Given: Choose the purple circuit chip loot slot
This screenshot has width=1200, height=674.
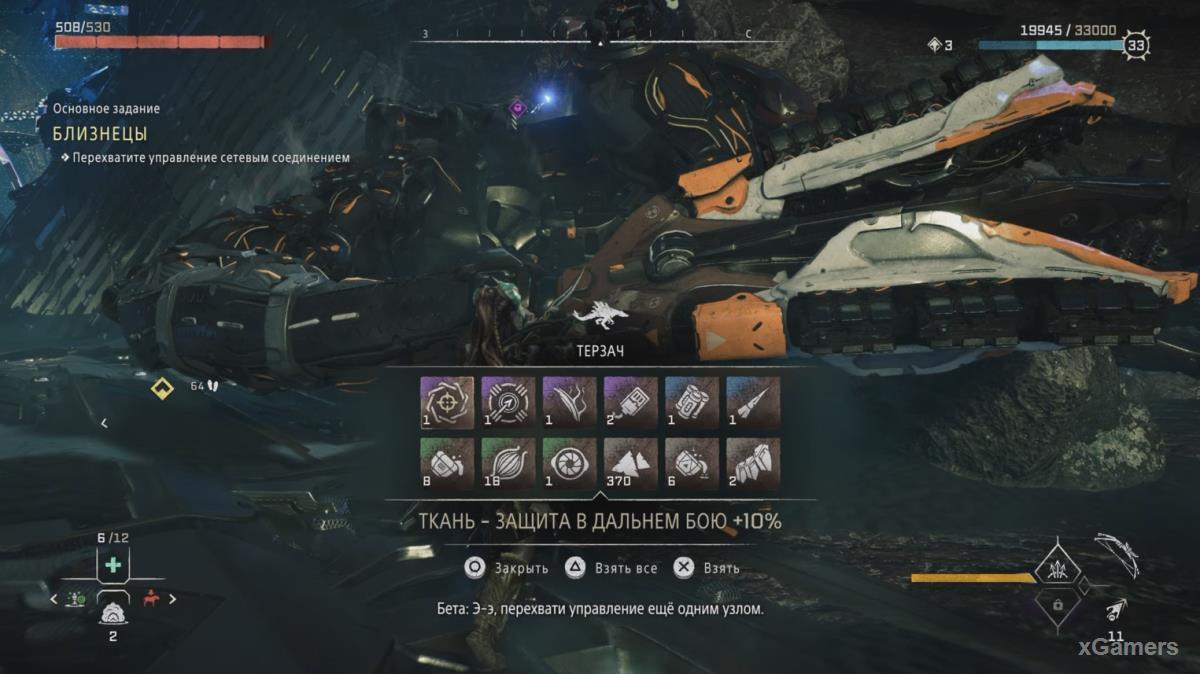Looking at the screenshot, I should pos(630,402).
